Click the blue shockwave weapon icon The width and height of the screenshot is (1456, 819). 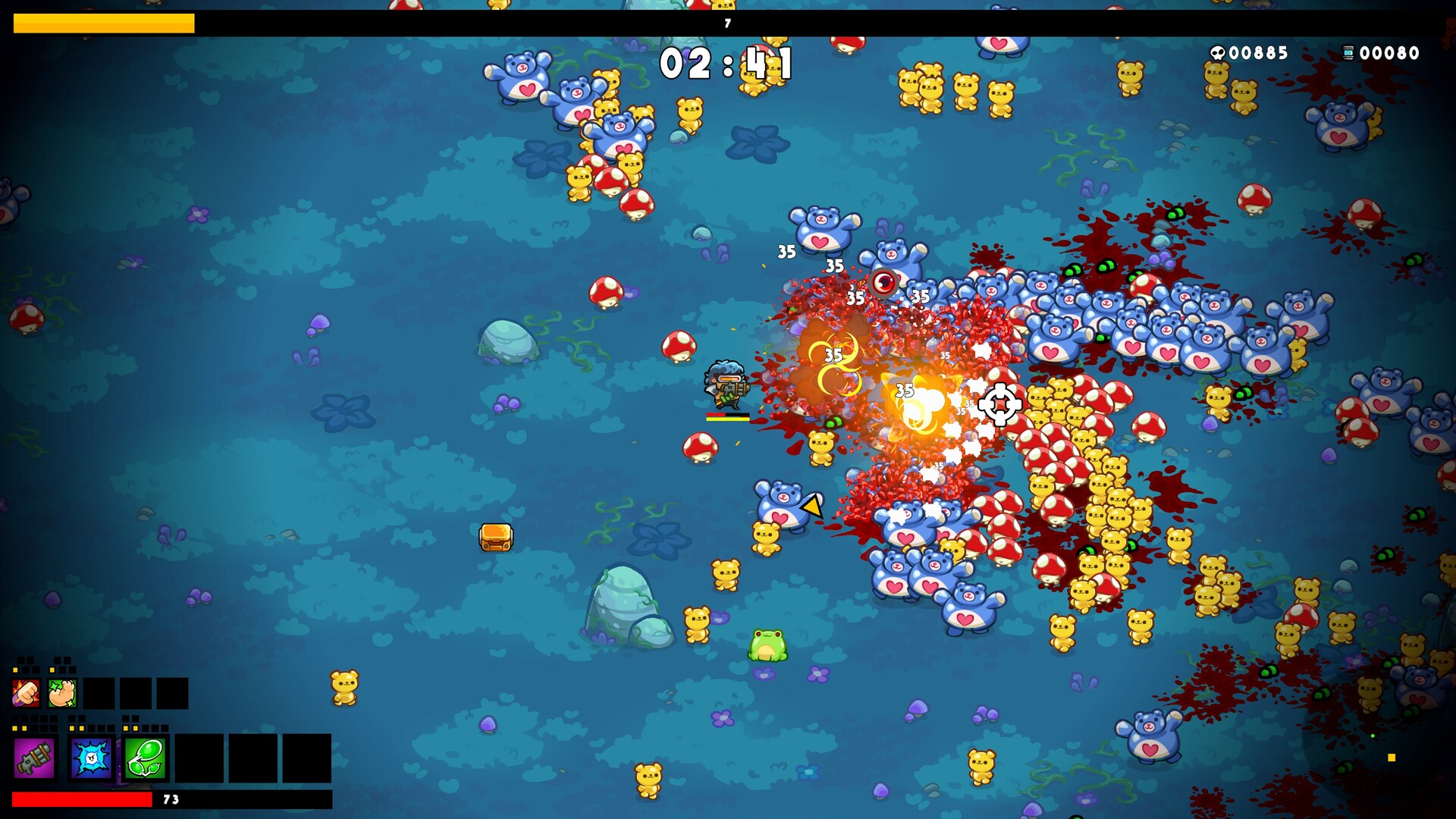click(91, 760)
